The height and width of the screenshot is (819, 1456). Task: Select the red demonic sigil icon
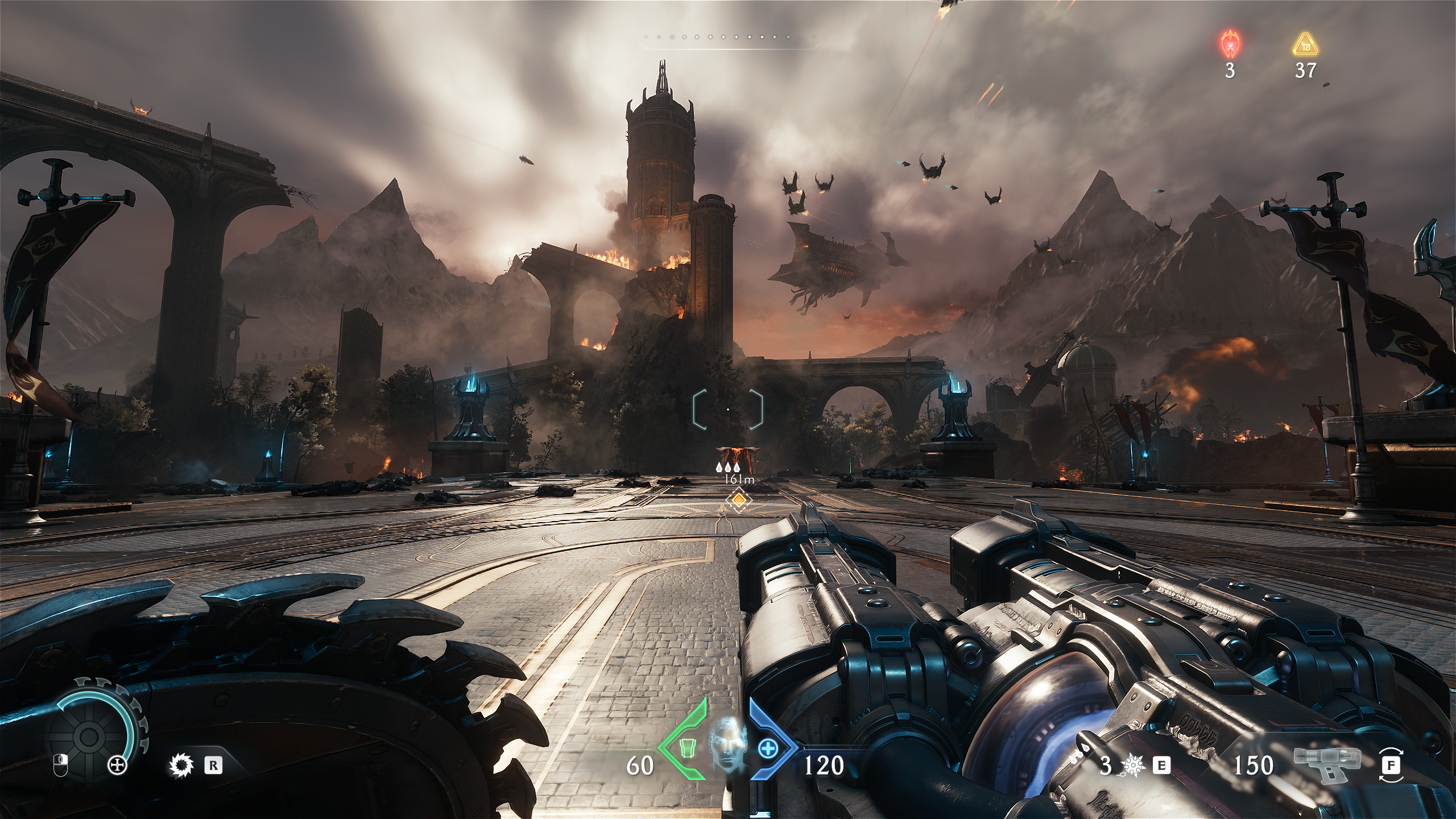(1230, 44)
